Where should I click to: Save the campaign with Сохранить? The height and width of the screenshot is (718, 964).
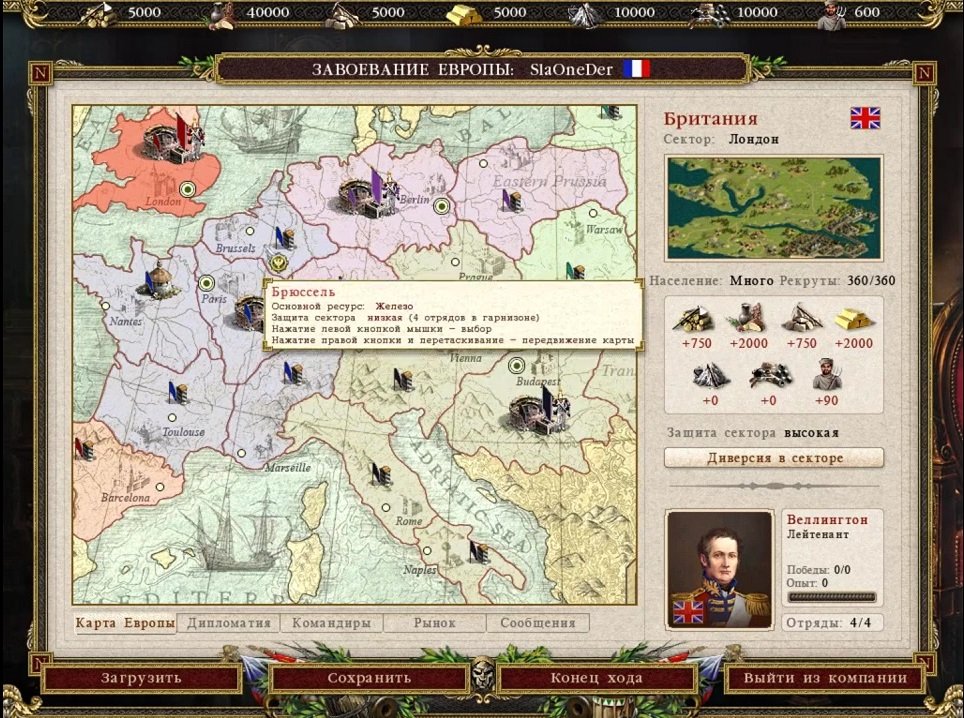(369, 678)
